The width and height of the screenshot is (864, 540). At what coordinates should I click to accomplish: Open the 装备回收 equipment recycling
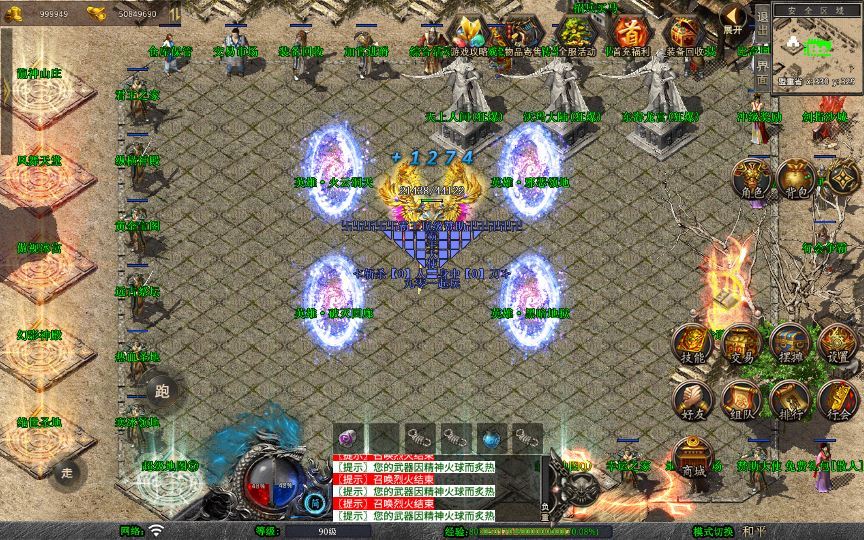coord(686,36)
